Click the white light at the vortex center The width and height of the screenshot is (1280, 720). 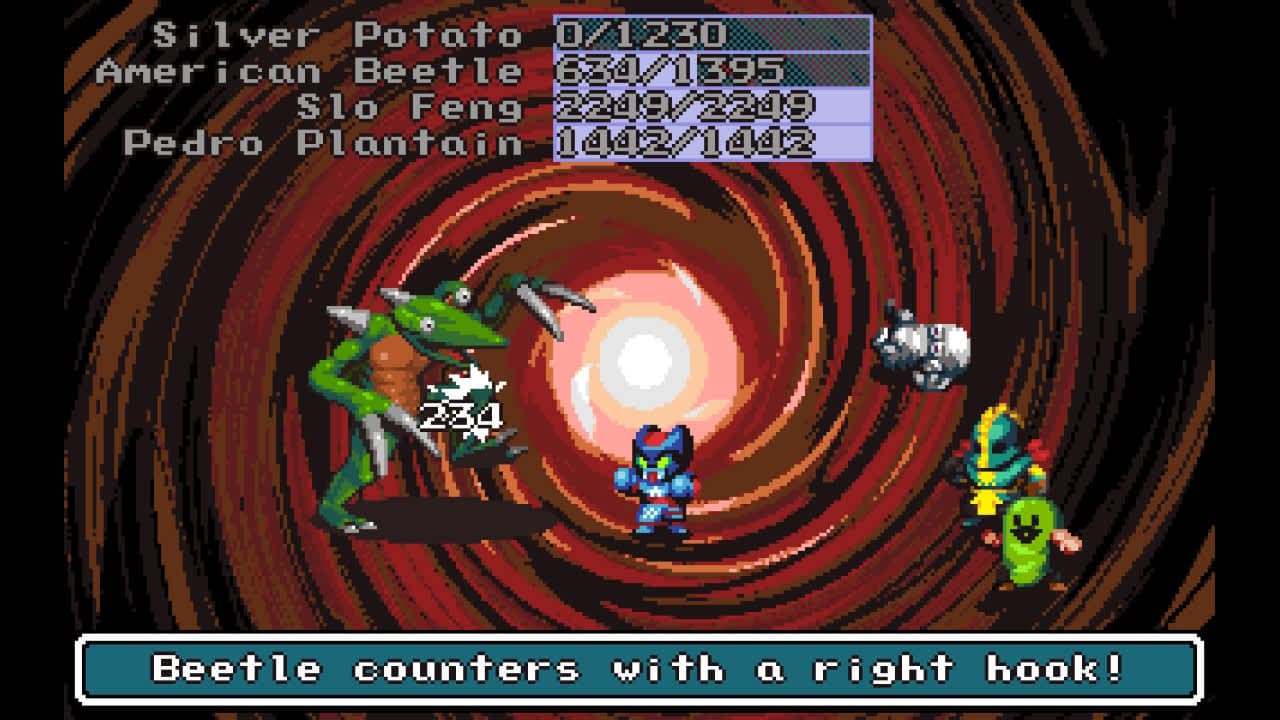coord(645,355)
